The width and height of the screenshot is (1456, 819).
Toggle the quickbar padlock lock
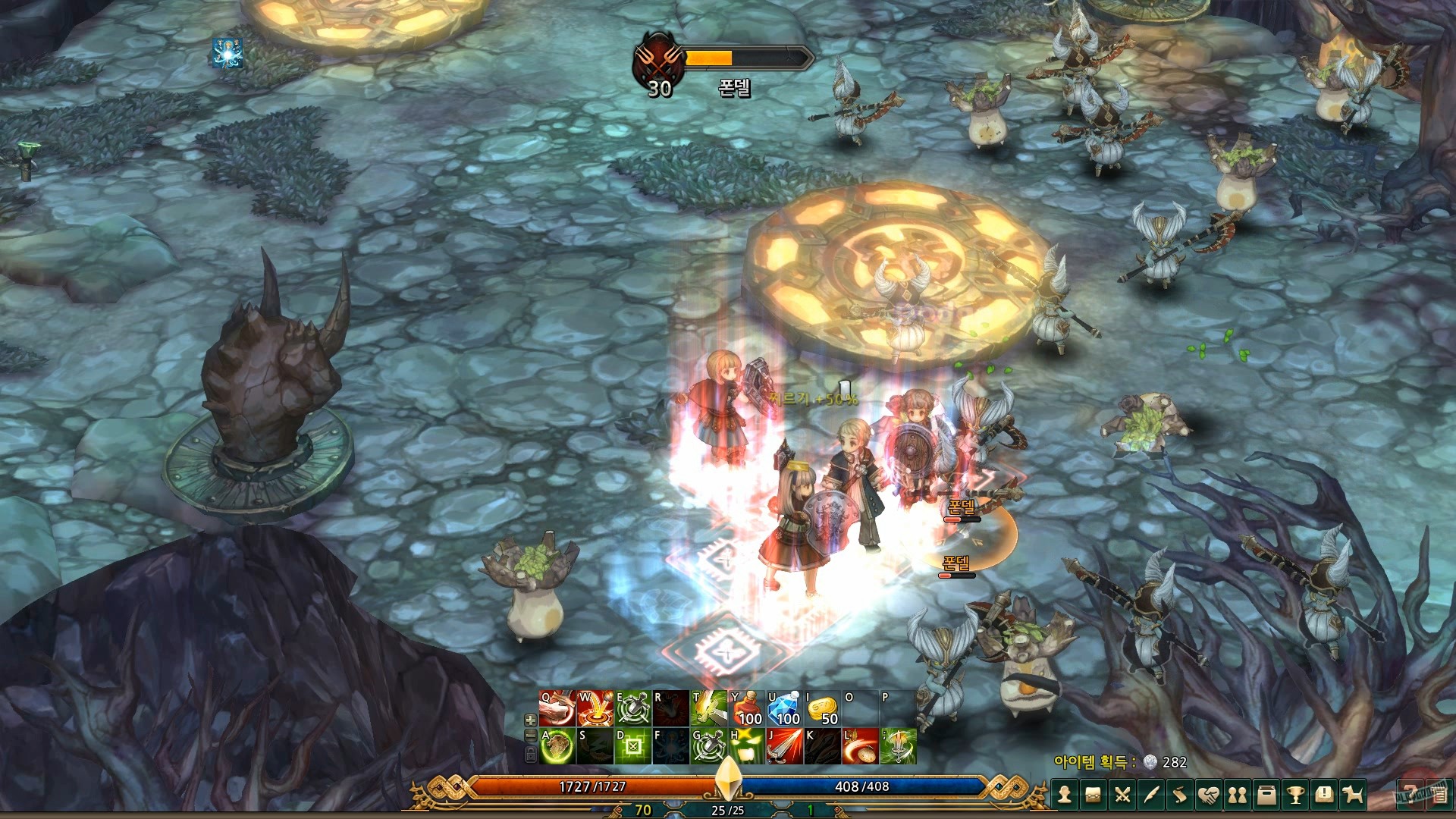click(x=529, y=754)
